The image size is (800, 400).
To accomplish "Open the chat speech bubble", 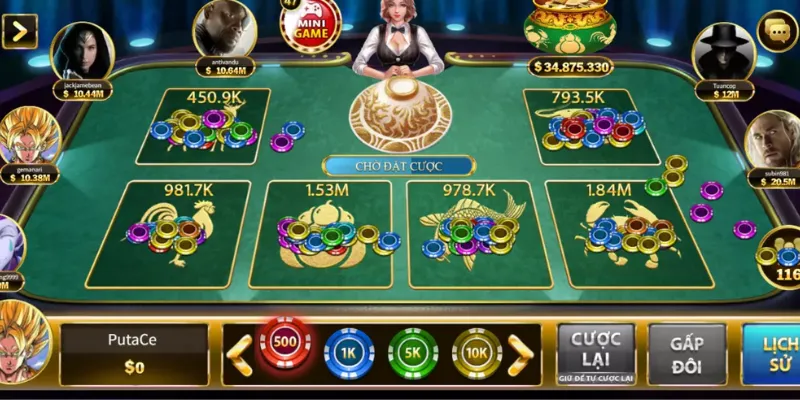I will tap(777, 32).
